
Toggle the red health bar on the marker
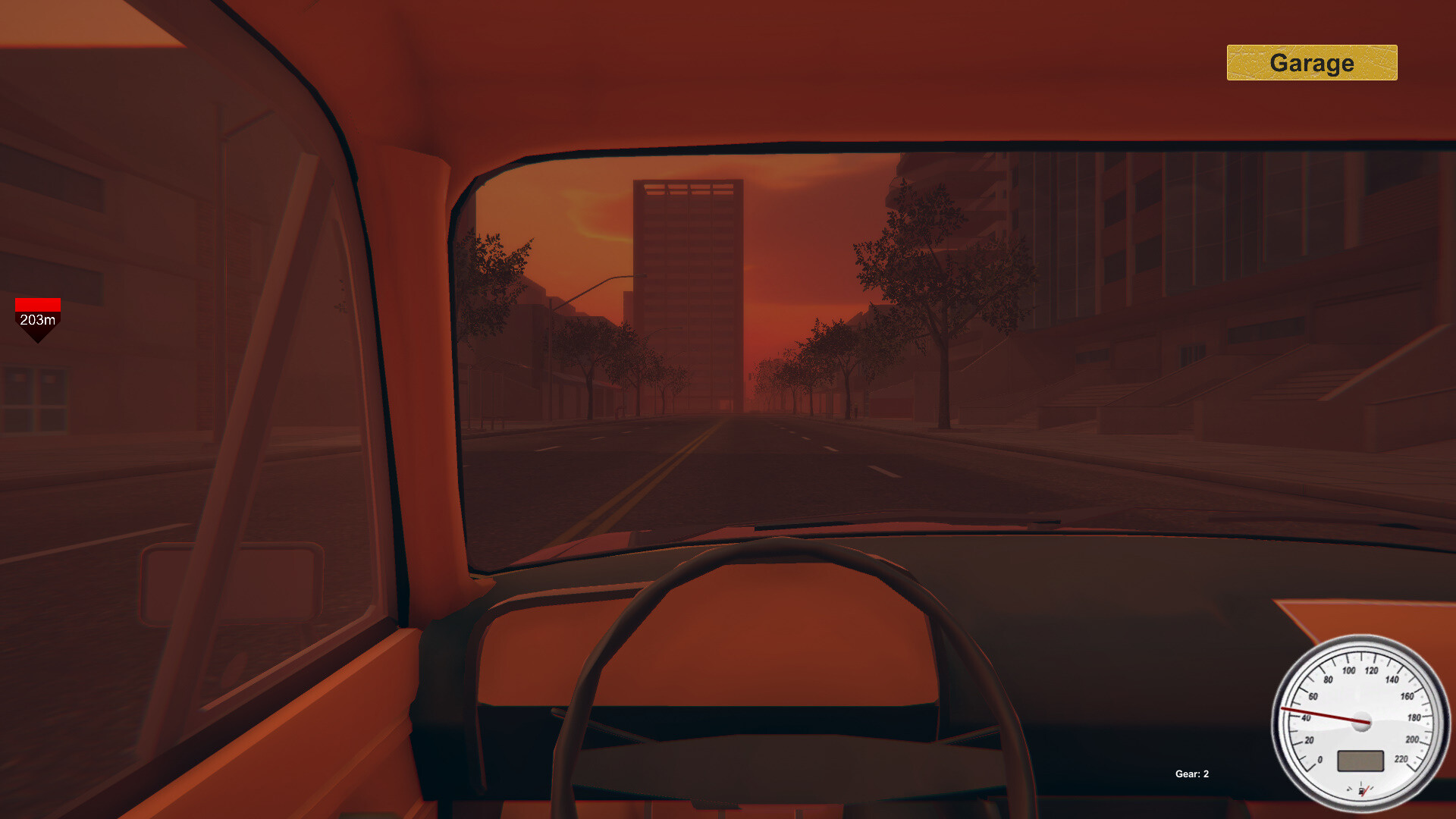38,304
